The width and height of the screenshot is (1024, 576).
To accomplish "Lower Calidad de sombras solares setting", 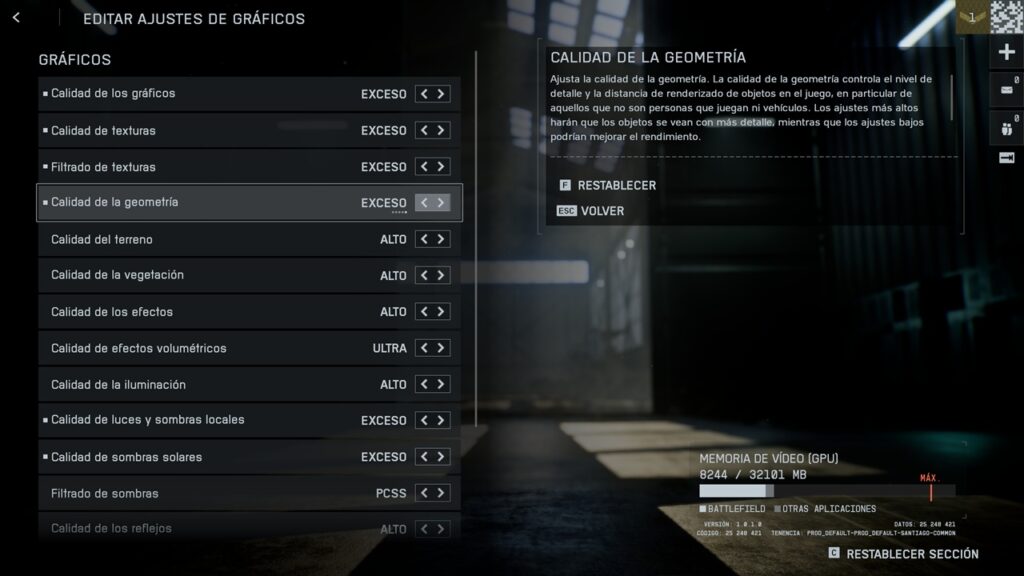I will (424, 457).
